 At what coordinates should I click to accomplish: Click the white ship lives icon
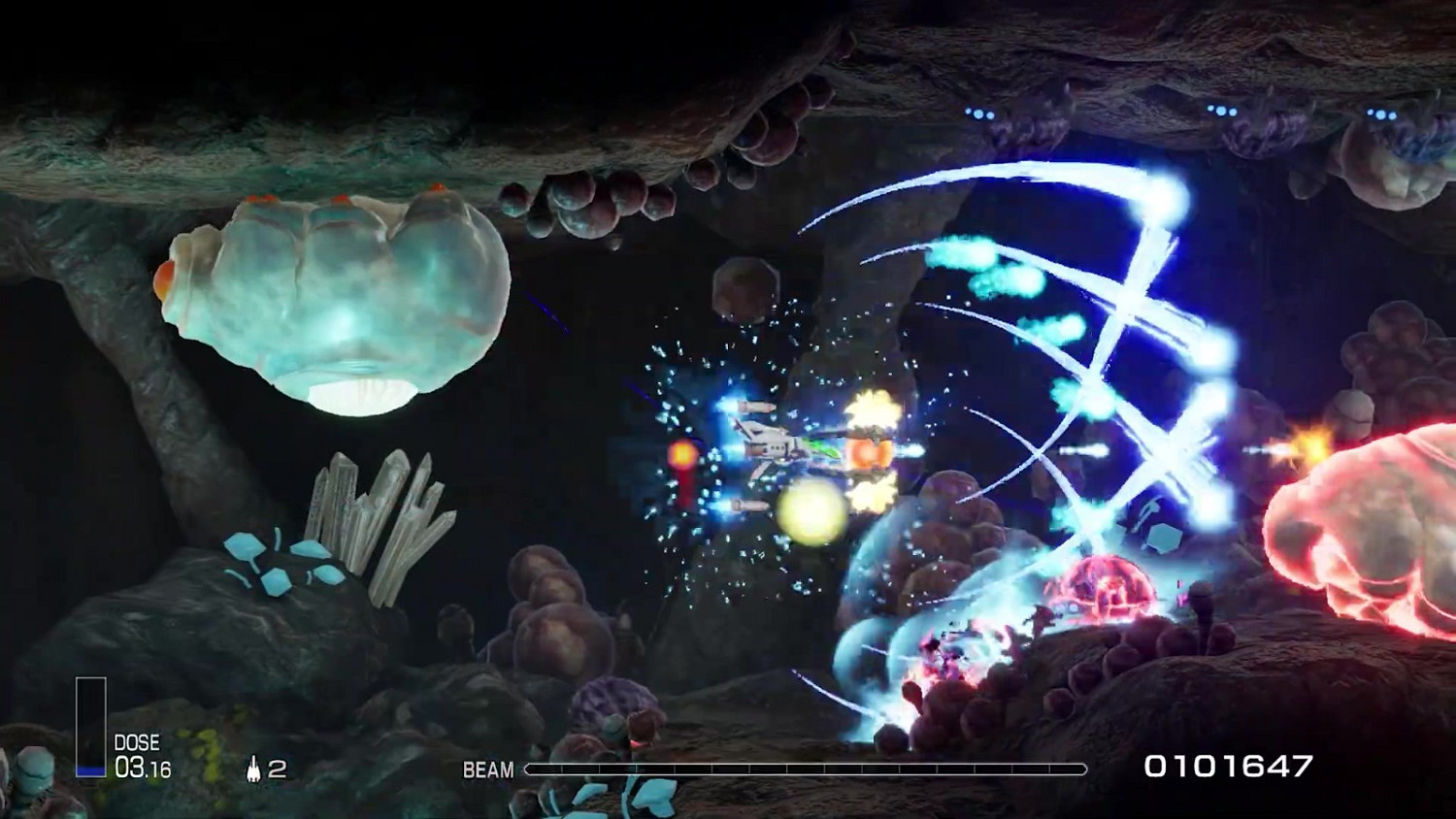[252, 768]
